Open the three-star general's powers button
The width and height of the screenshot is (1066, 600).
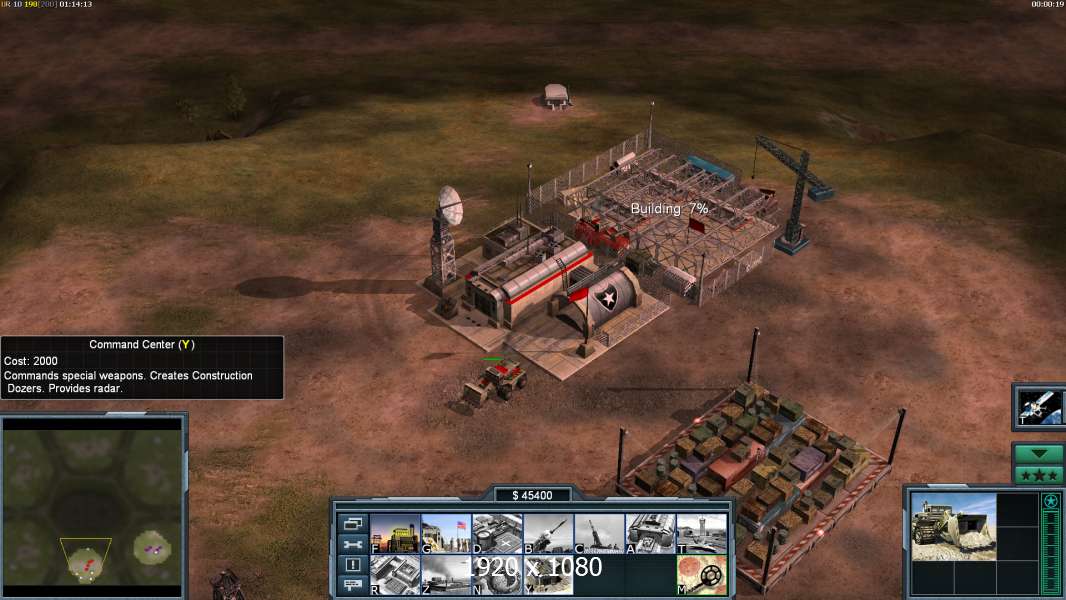(1038, 475)
